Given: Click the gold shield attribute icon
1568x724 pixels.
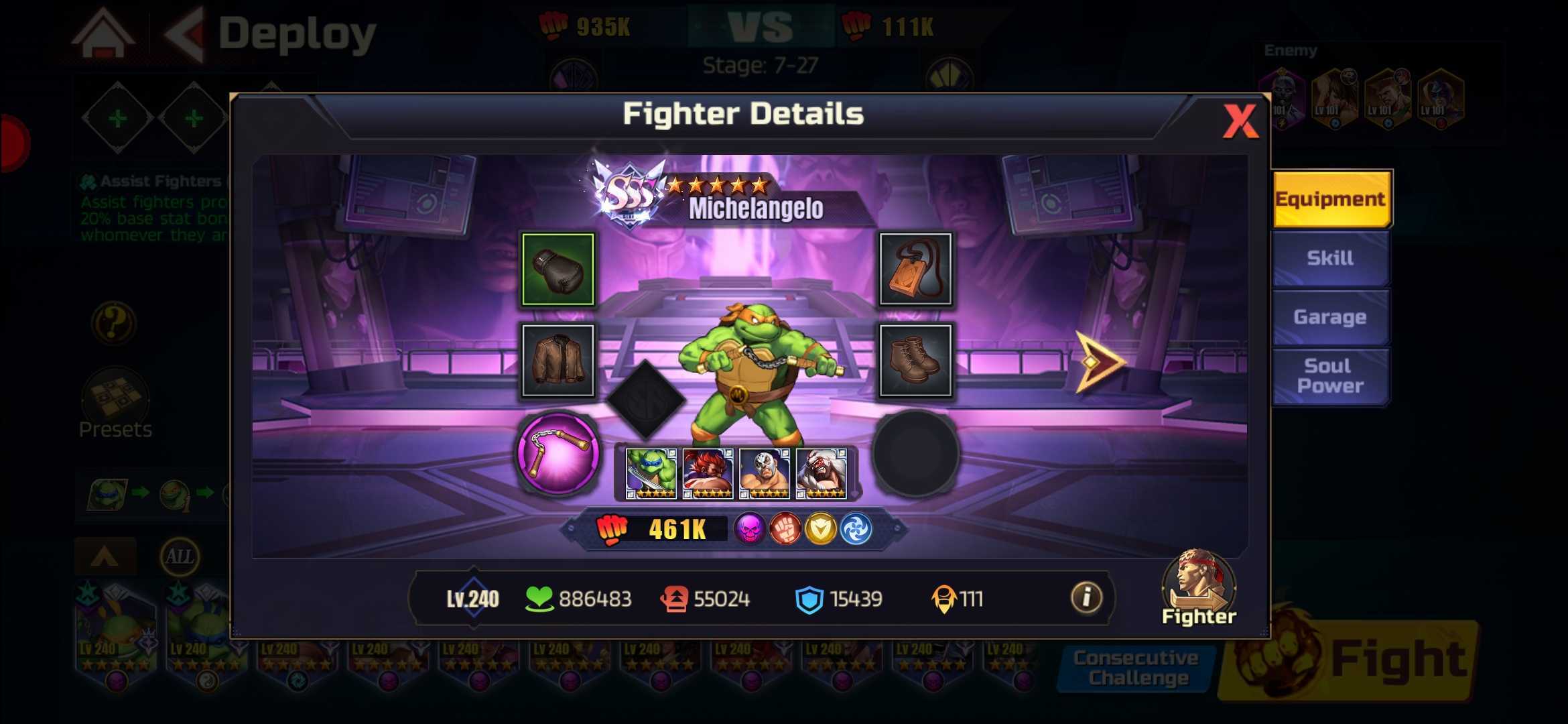Looking at the screenshot, I should pyautogui.click(x=821, y=530).
